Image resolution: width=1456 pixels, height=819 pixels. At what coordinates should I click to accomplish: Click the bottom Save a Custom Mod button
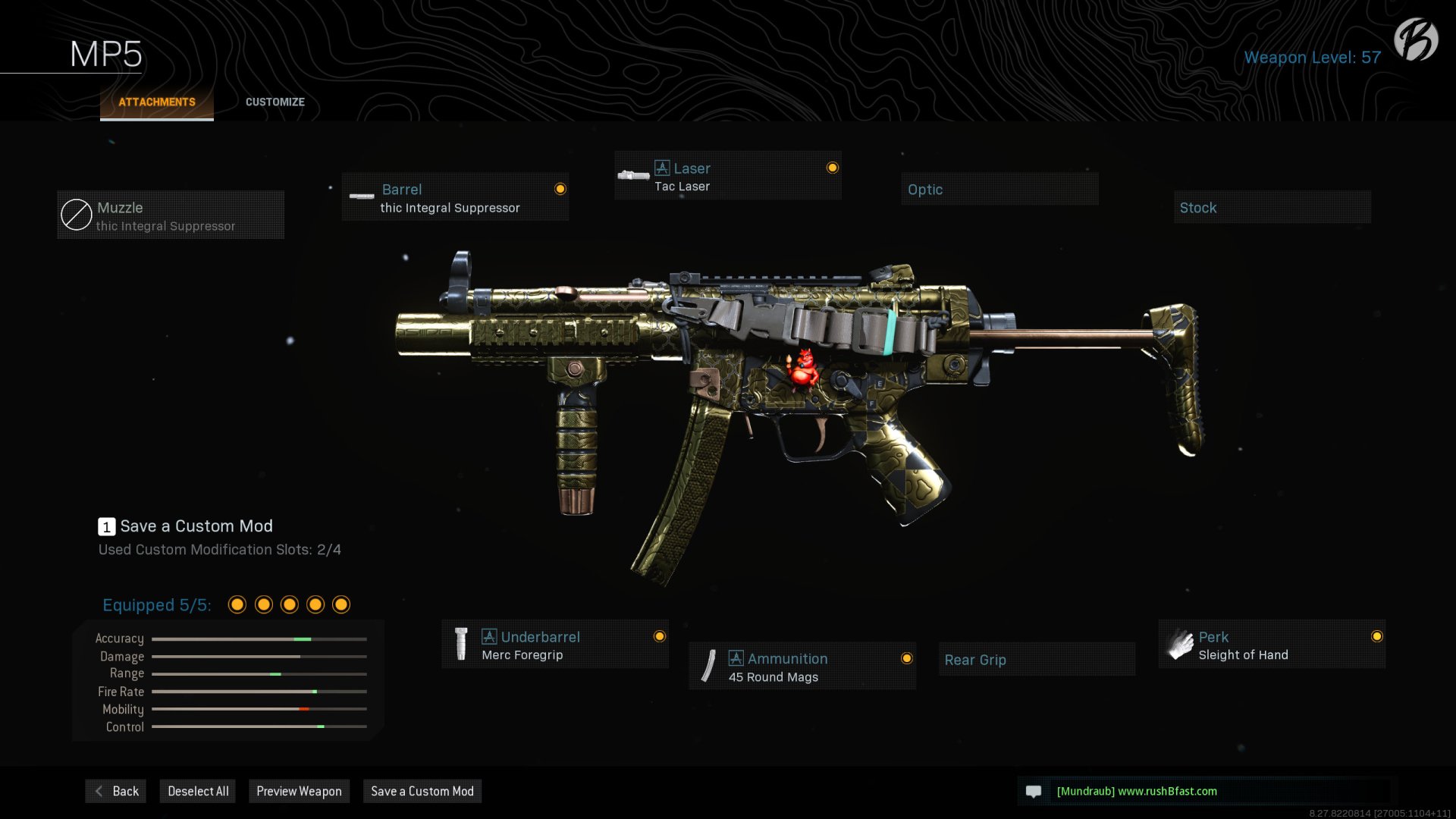(x=422, y=792)
